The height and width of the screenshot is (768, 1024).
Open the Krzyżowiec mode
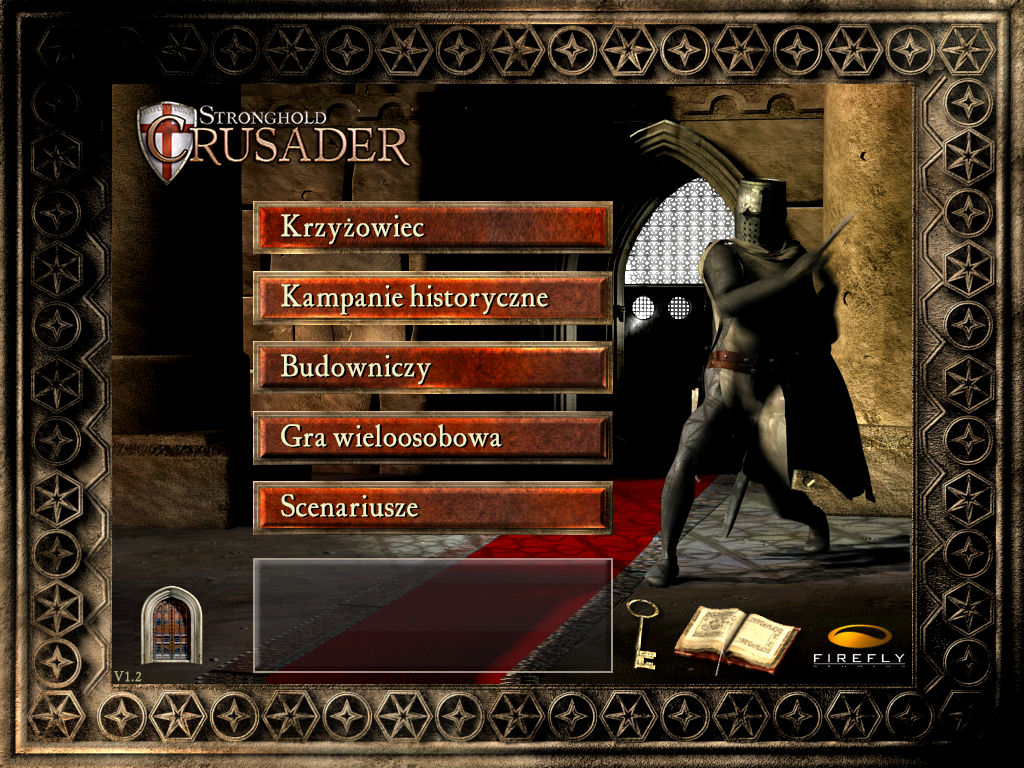pyautogui.click(x=432, y=227)
